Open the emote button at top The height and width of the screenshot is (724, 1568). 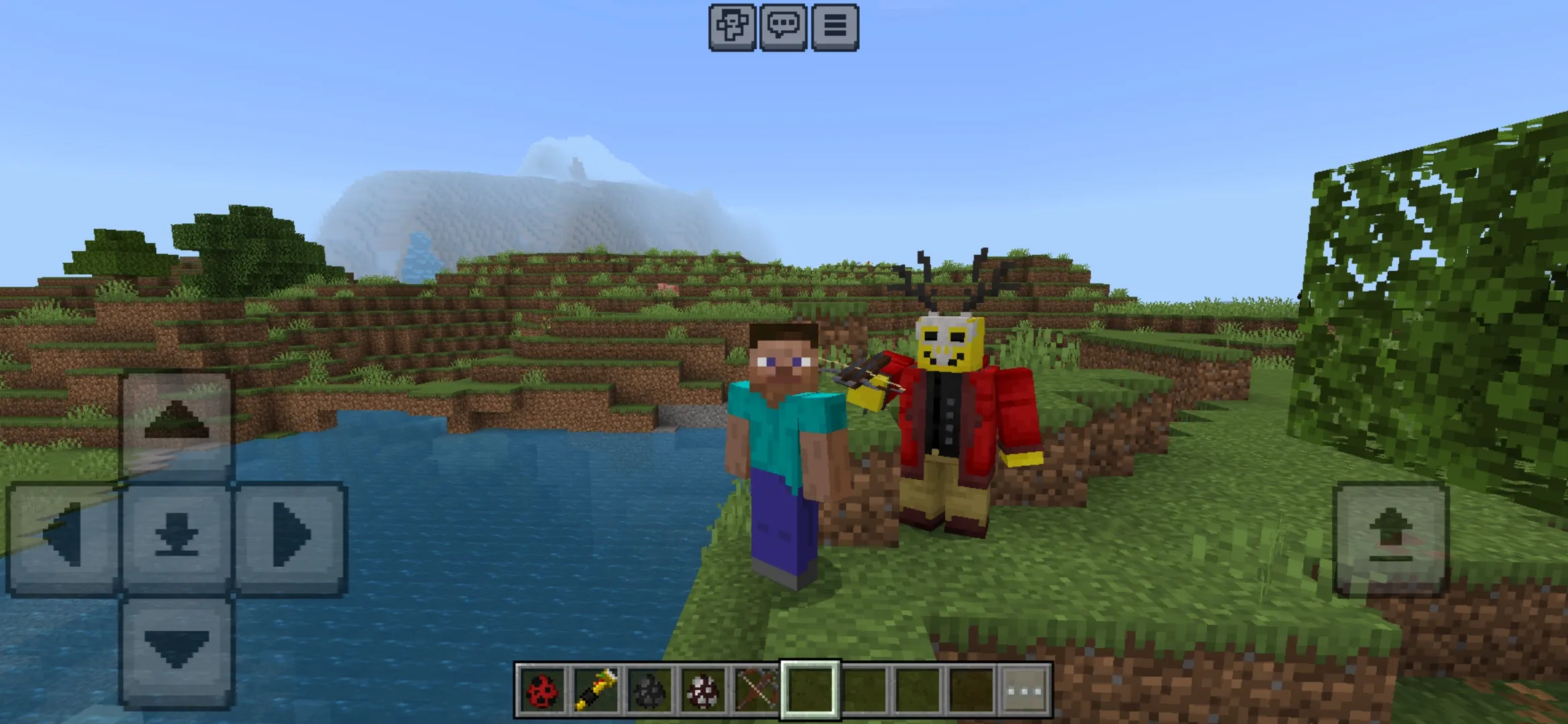(732, 27)
